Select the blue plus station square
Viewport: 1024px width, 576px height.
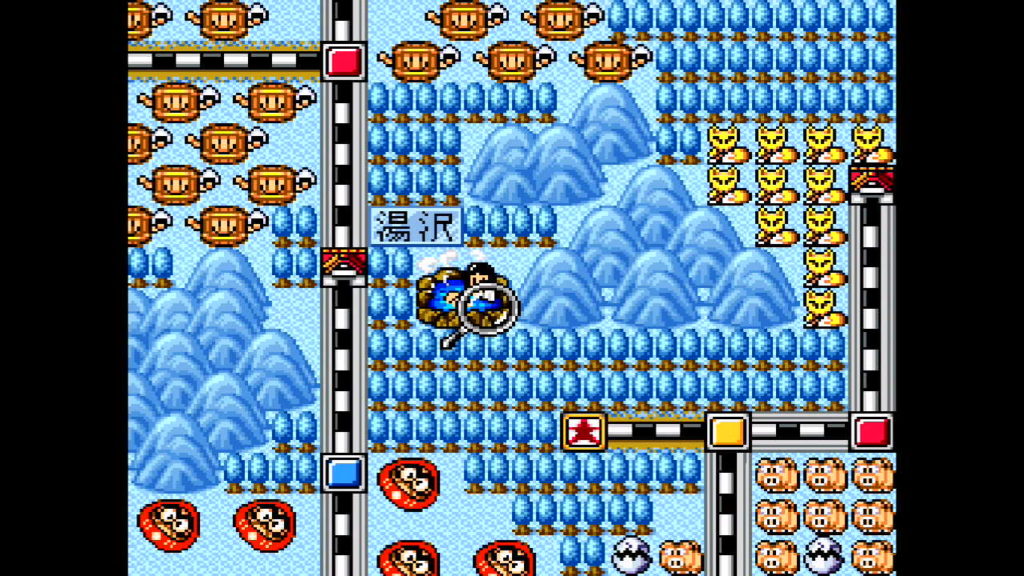click(343, 471)
